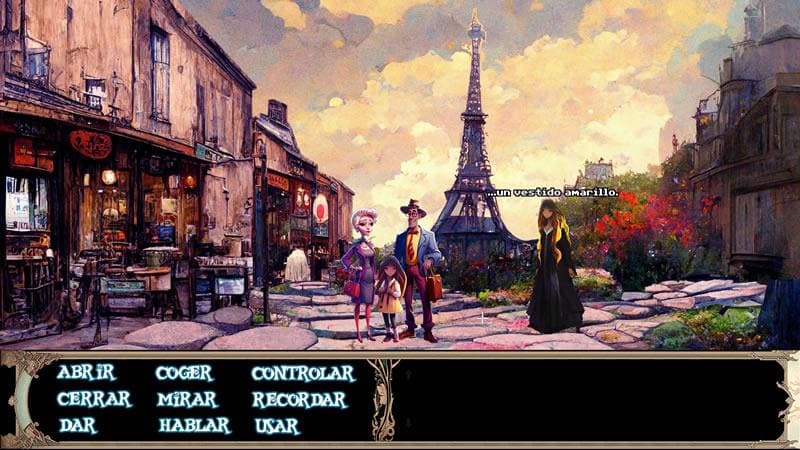Choose the RECORDAR verb

pos(299,399)
